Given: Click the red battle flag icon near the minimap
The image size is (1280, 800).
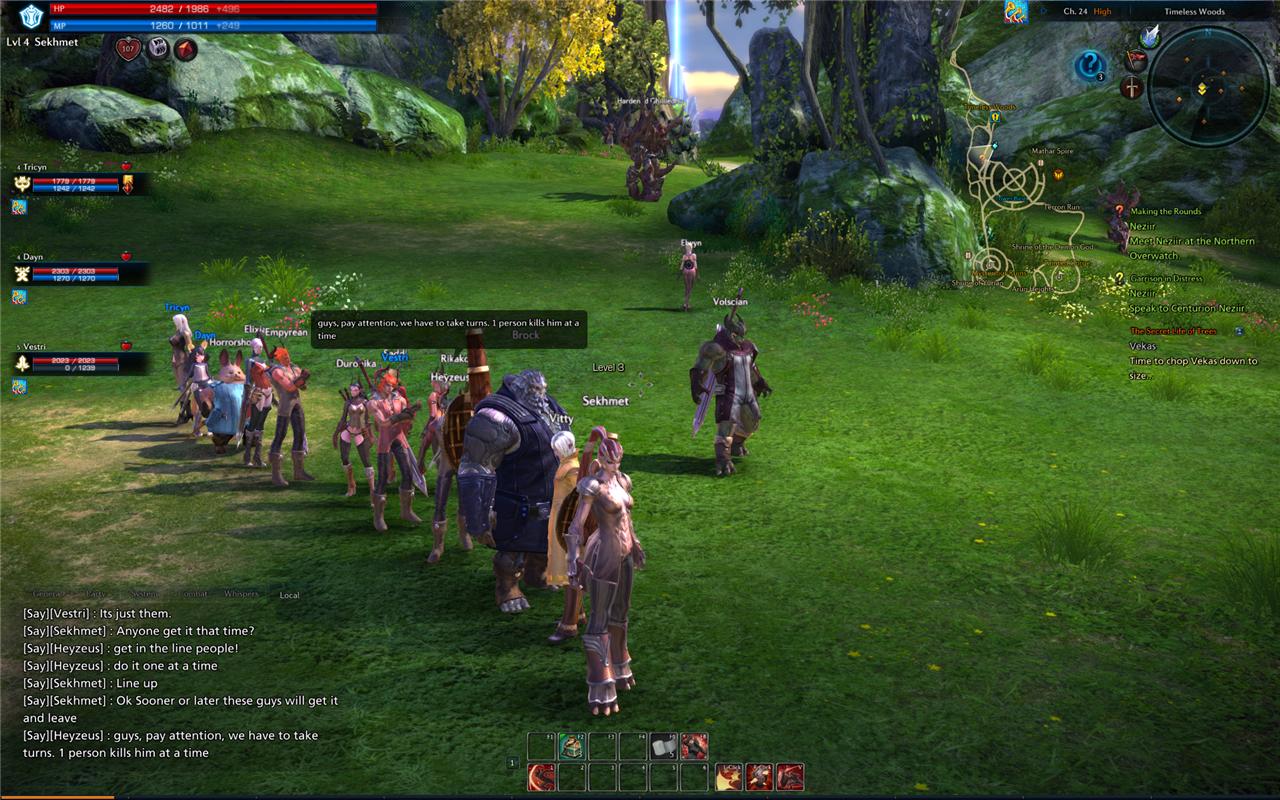Looking at the screenshot, I should click(1136, 60).
